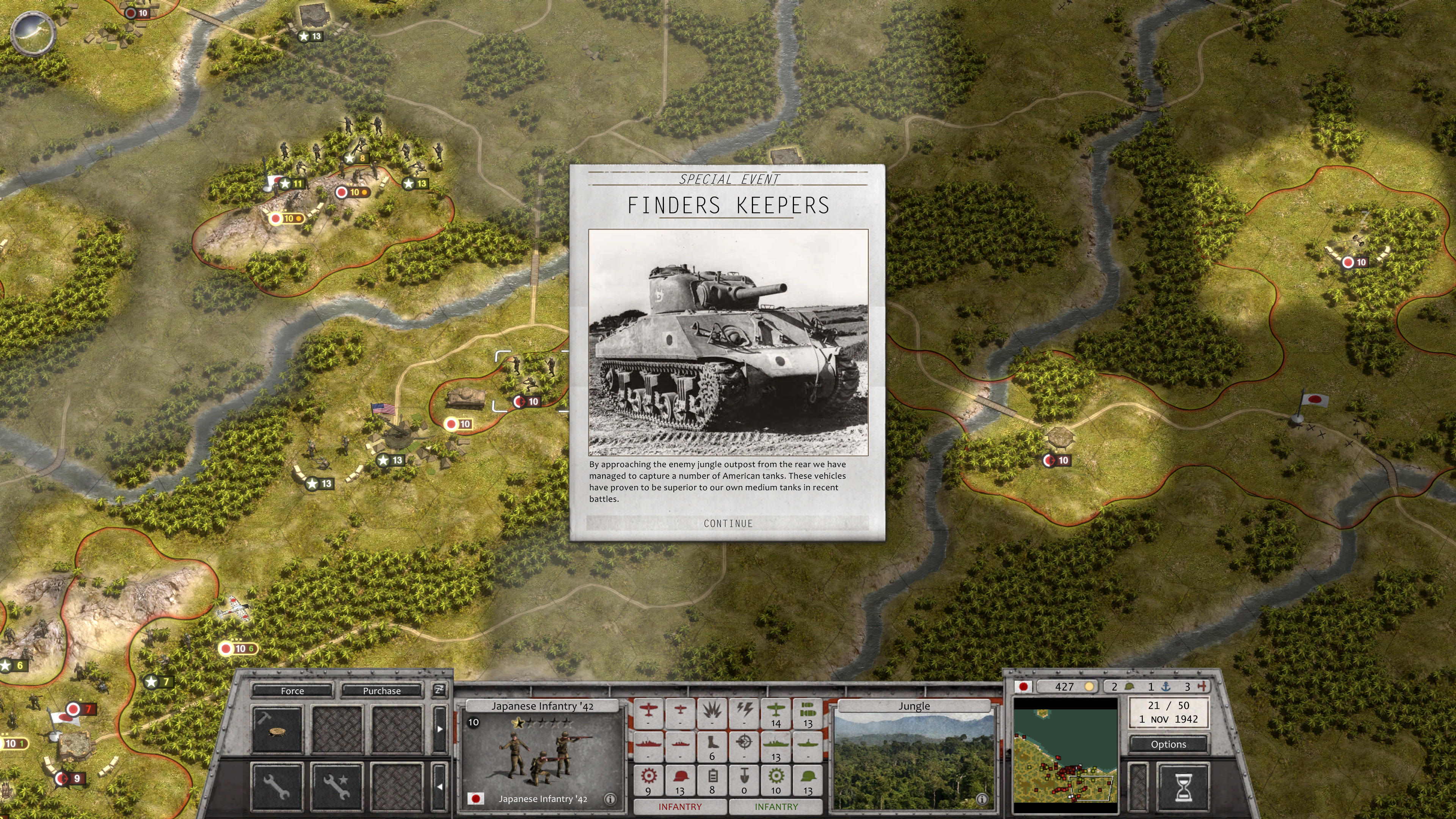This screenshot has height=819, width=1456.
Task: Open the Purchase screen
Action: tap(382, 691)
